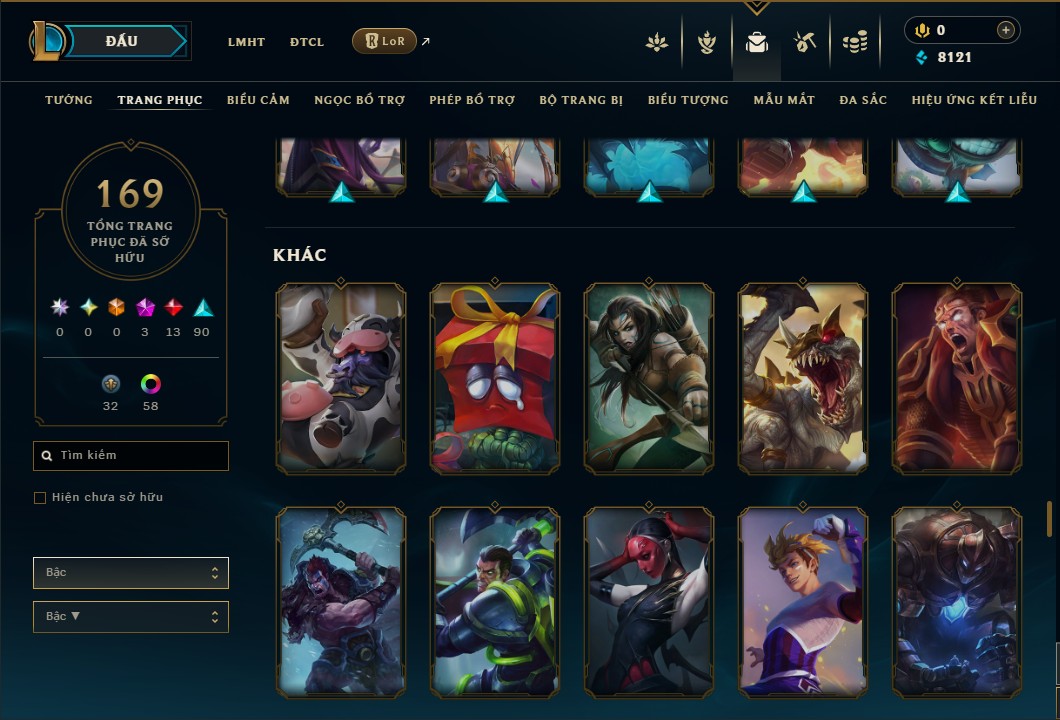Switch to the ĐTCL tab

(x=307, y=42)
